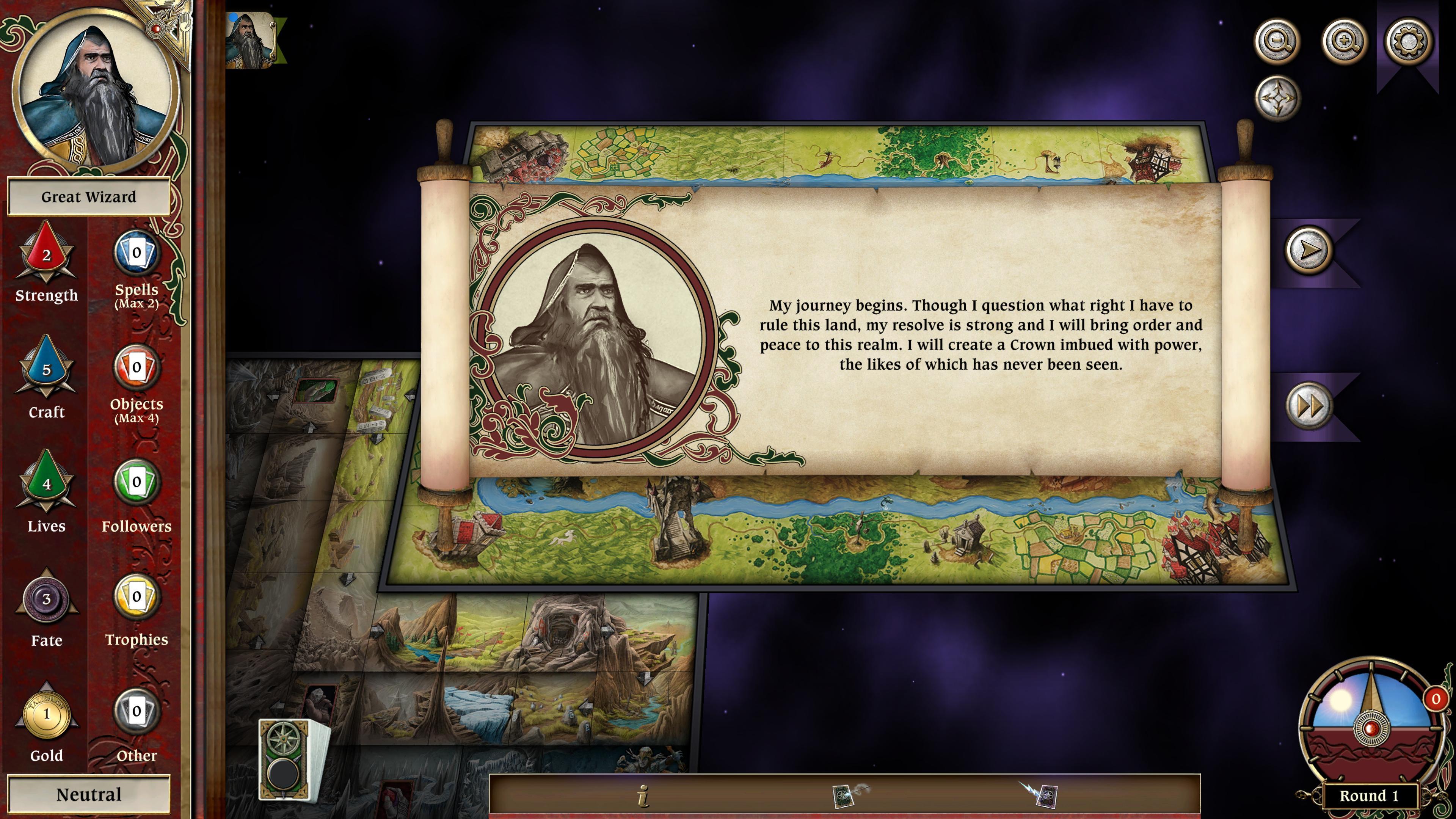Skip the narration with the fast-forward button
Screen dimensions: 1456x819
(1309, 405)
